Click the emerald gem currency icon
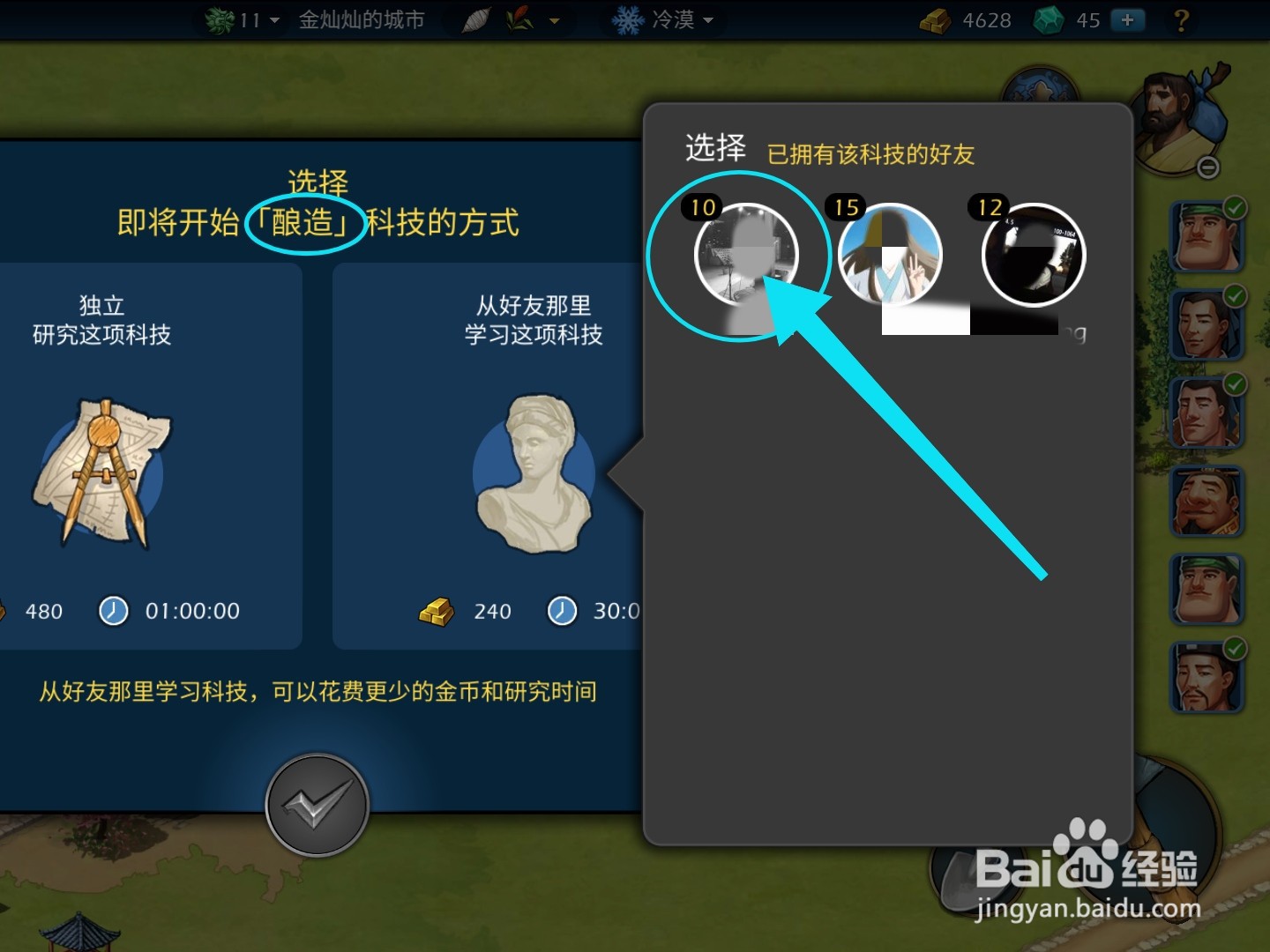Screen dimensions: 1270x952 point(1049,19)
